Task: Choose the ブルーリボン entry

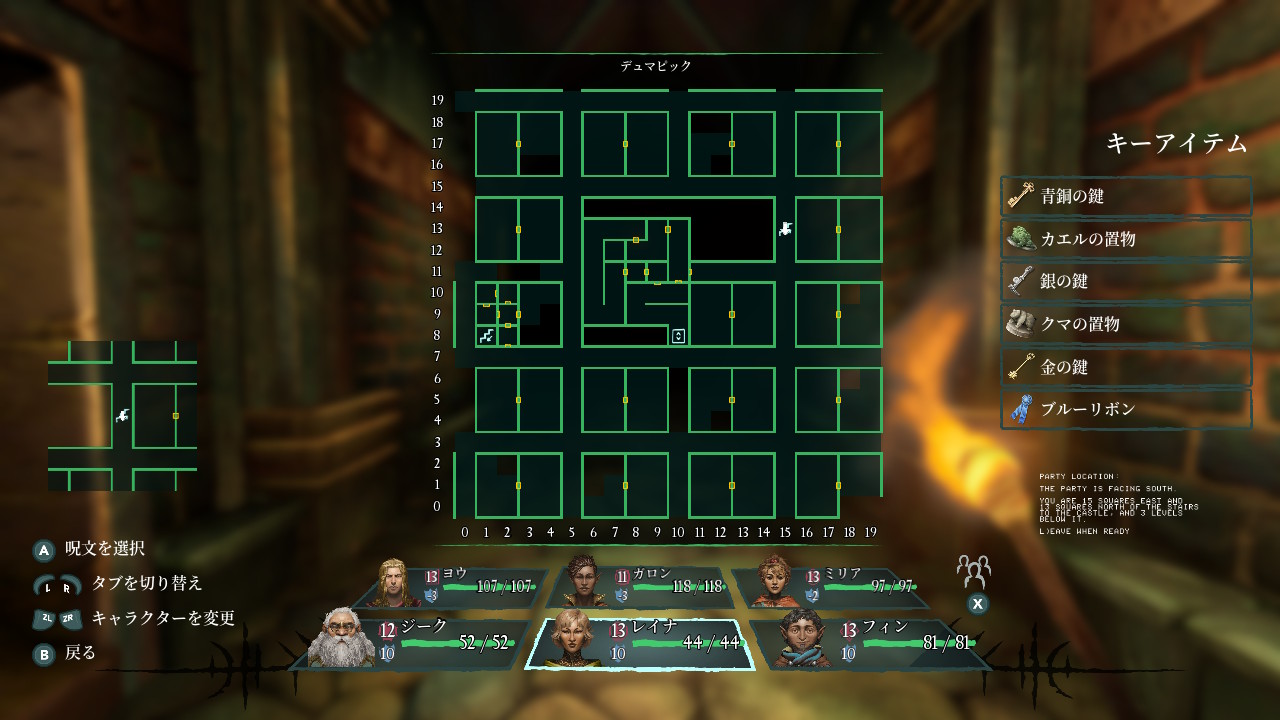Action: tap(1126, 410)
